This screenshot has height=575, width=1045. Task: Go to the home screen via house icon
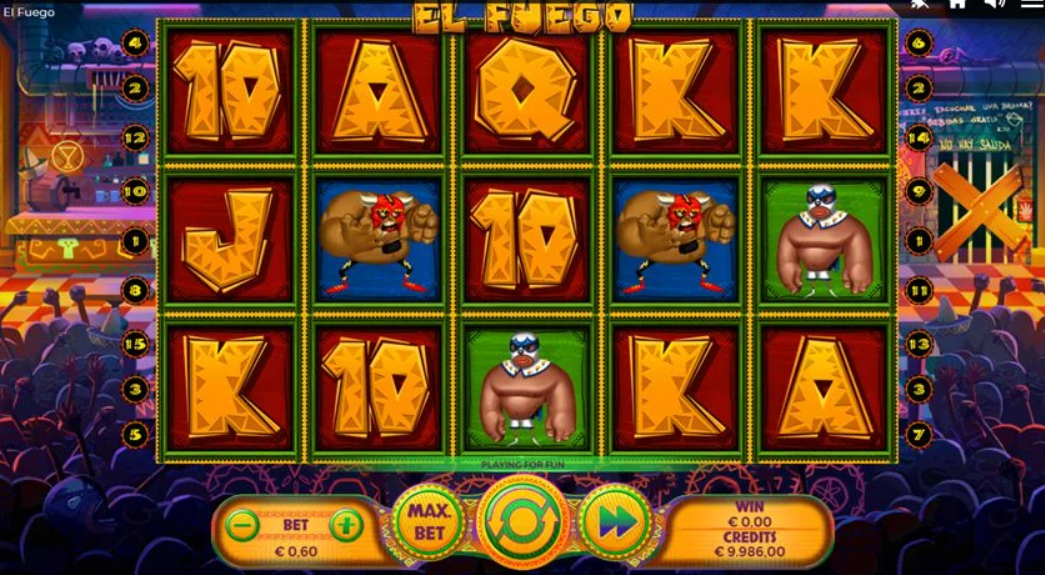pyautogui.click(x=957, y=4)
